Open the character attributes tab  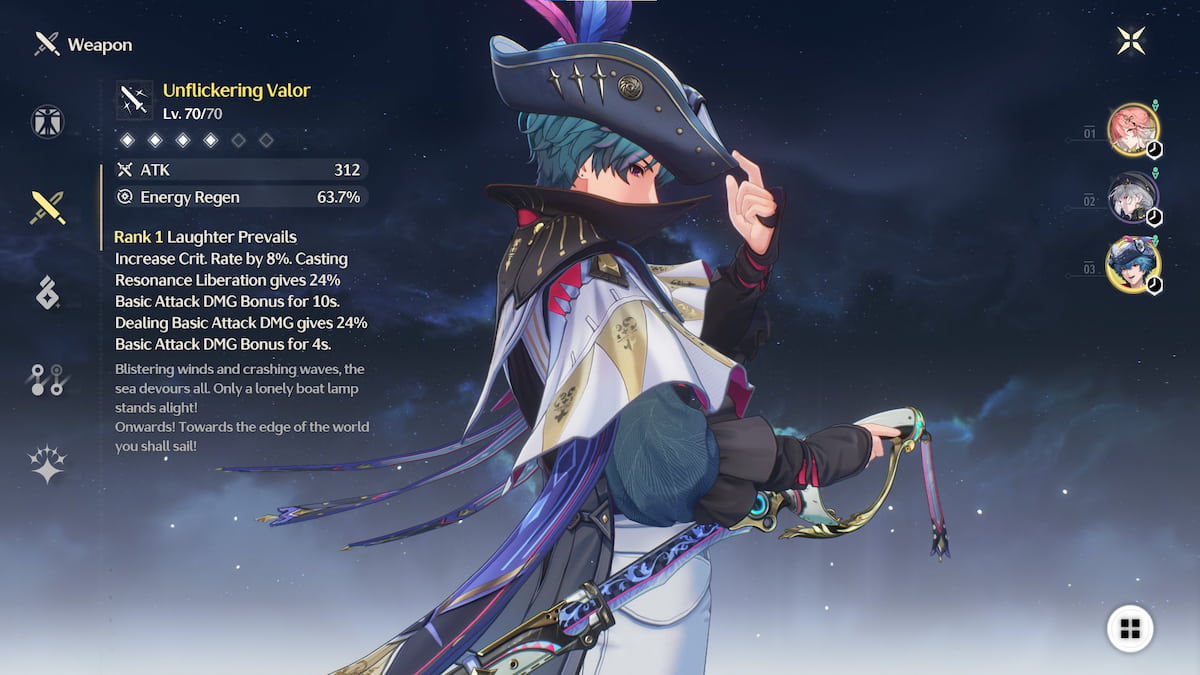(47, 121)
